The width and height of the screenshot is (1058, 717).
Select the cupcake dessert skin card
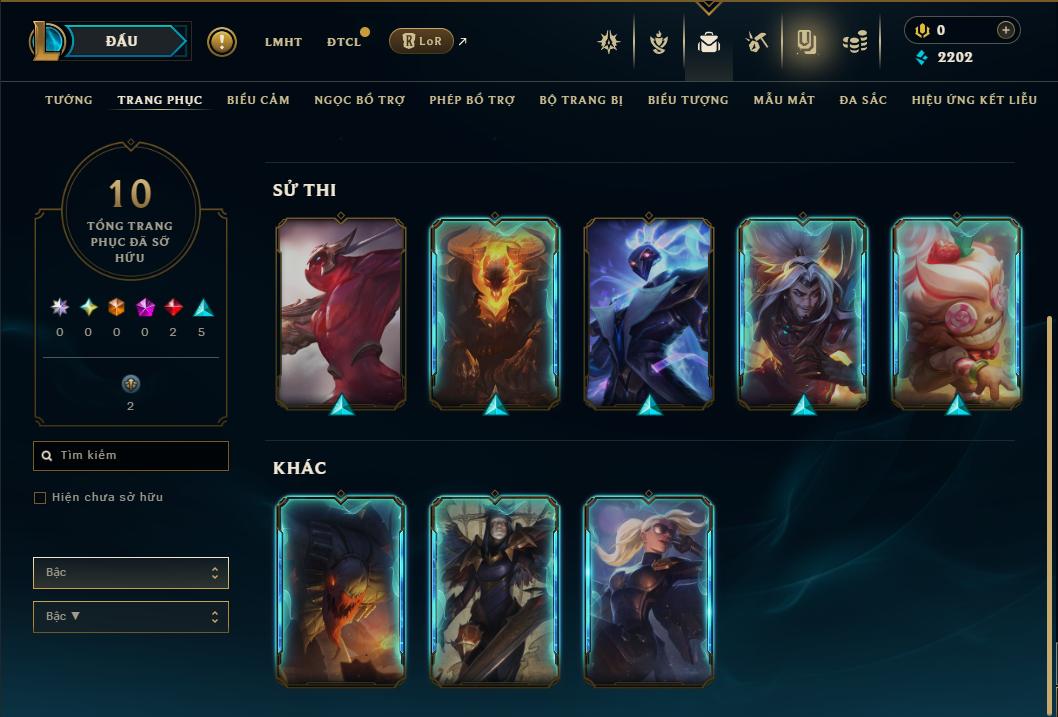(x=957, y=314)
